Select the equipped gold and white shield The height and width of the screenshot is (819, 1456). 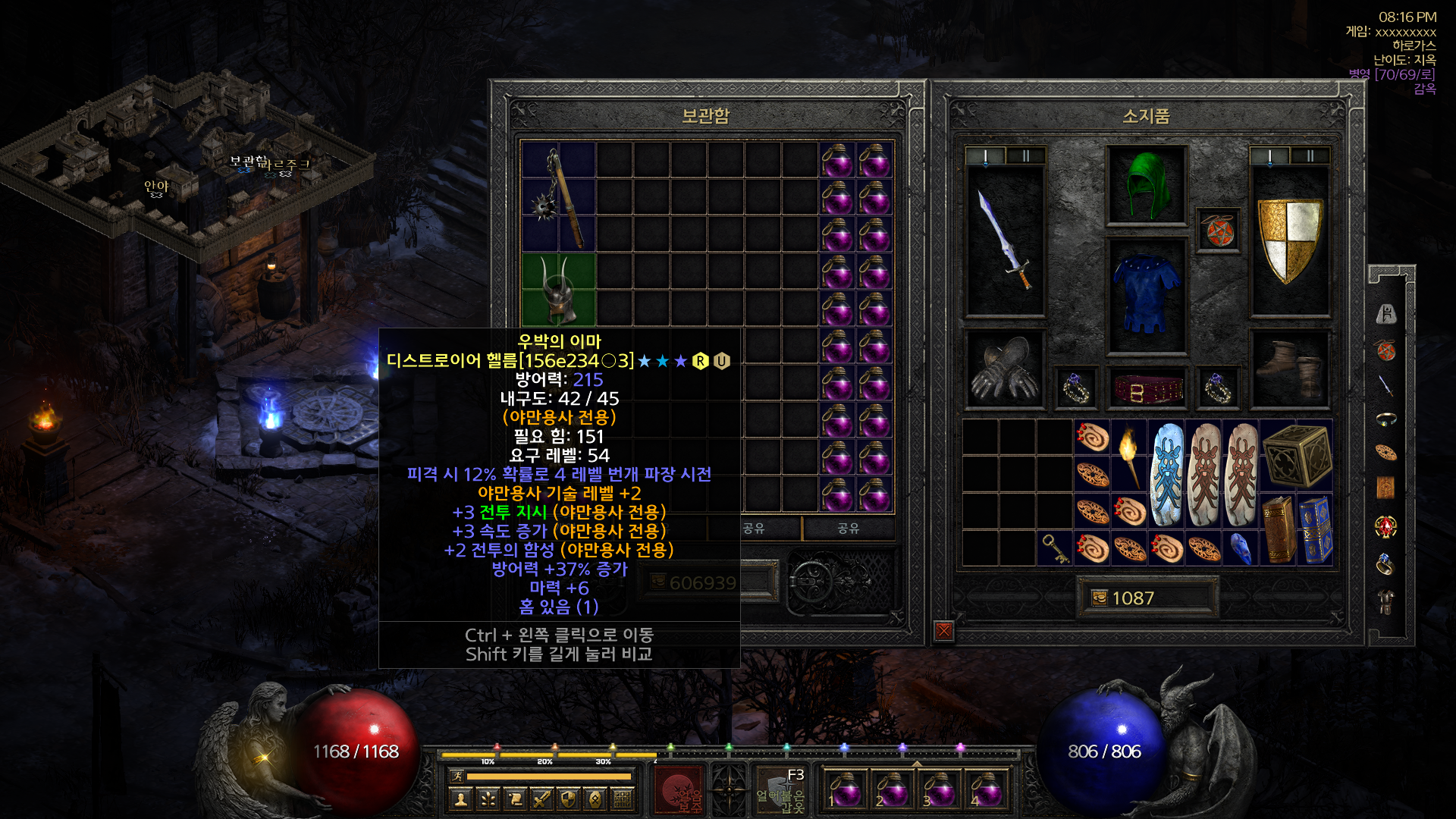(1289, 240)
